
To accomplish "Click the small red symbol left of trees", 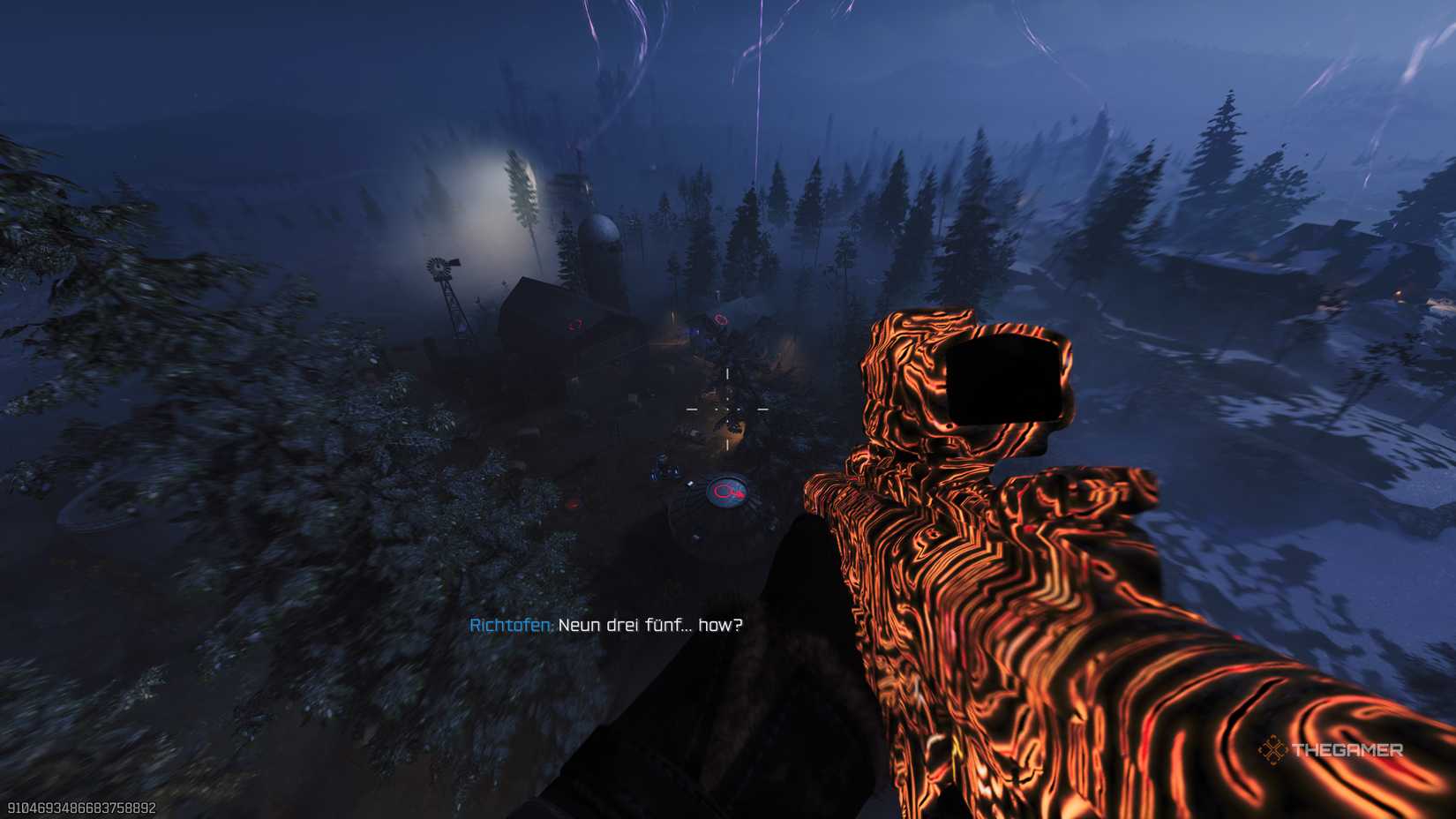I will 719,318.
